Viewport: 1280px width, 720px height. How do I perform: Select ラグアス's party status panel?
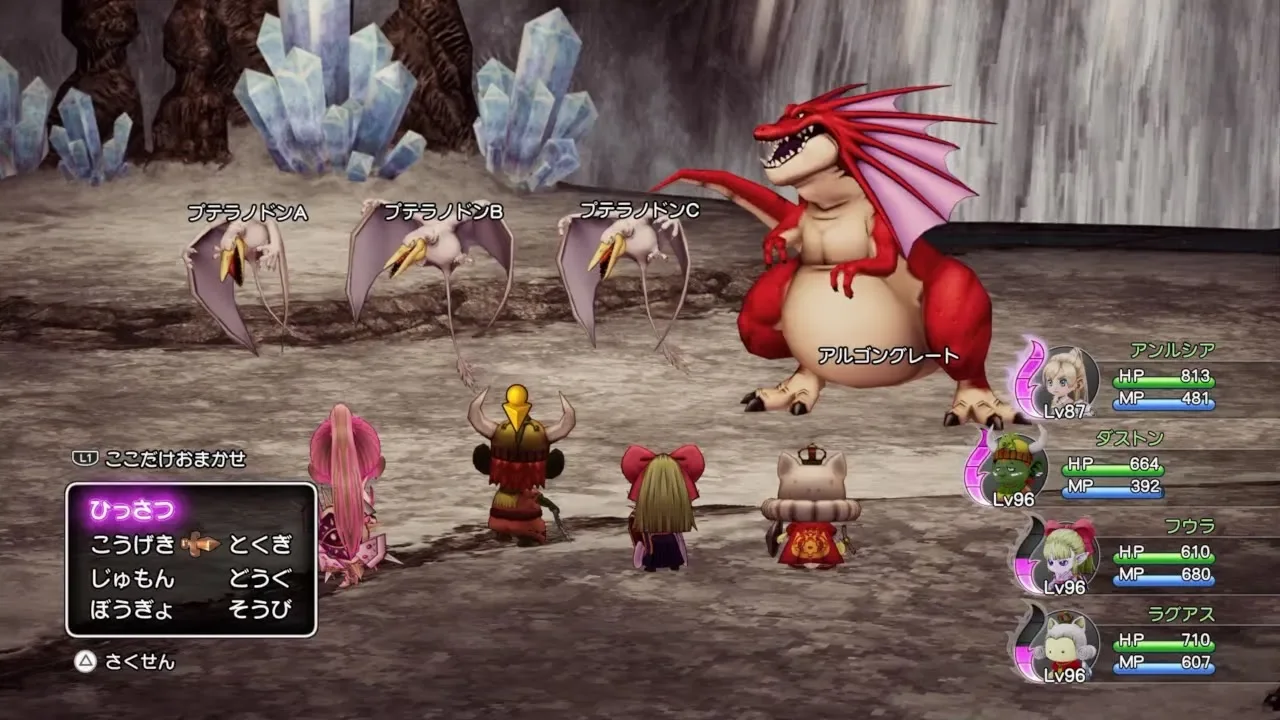pyautogui.click(x=1140, y=646)
